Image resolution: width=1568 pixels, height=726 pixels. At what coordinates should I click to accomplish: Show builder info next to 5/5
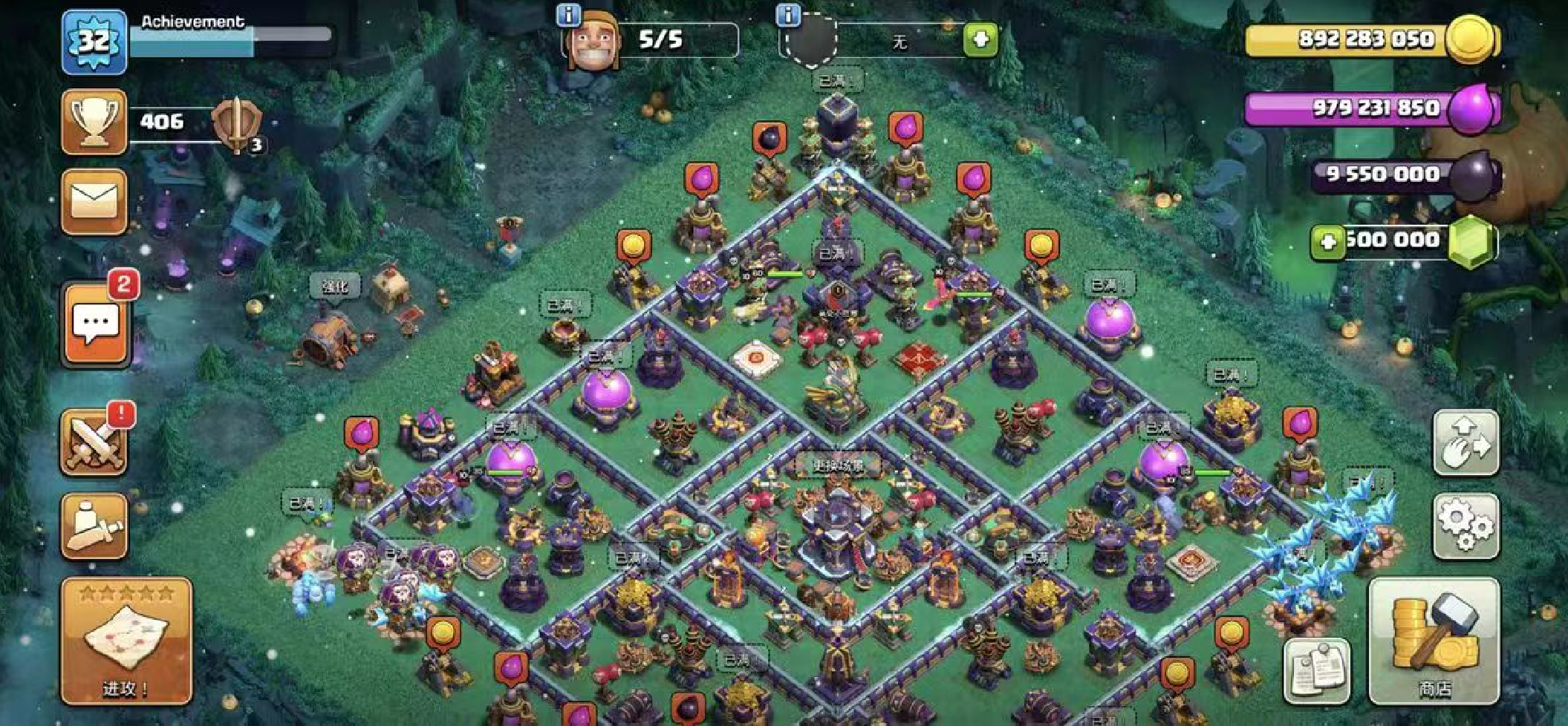coord(568,14)
